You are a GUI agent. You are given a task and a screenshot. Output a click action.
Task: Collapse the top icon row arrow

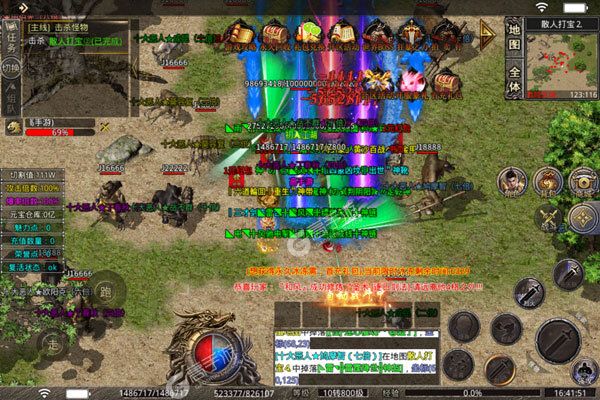click(488, 33)
